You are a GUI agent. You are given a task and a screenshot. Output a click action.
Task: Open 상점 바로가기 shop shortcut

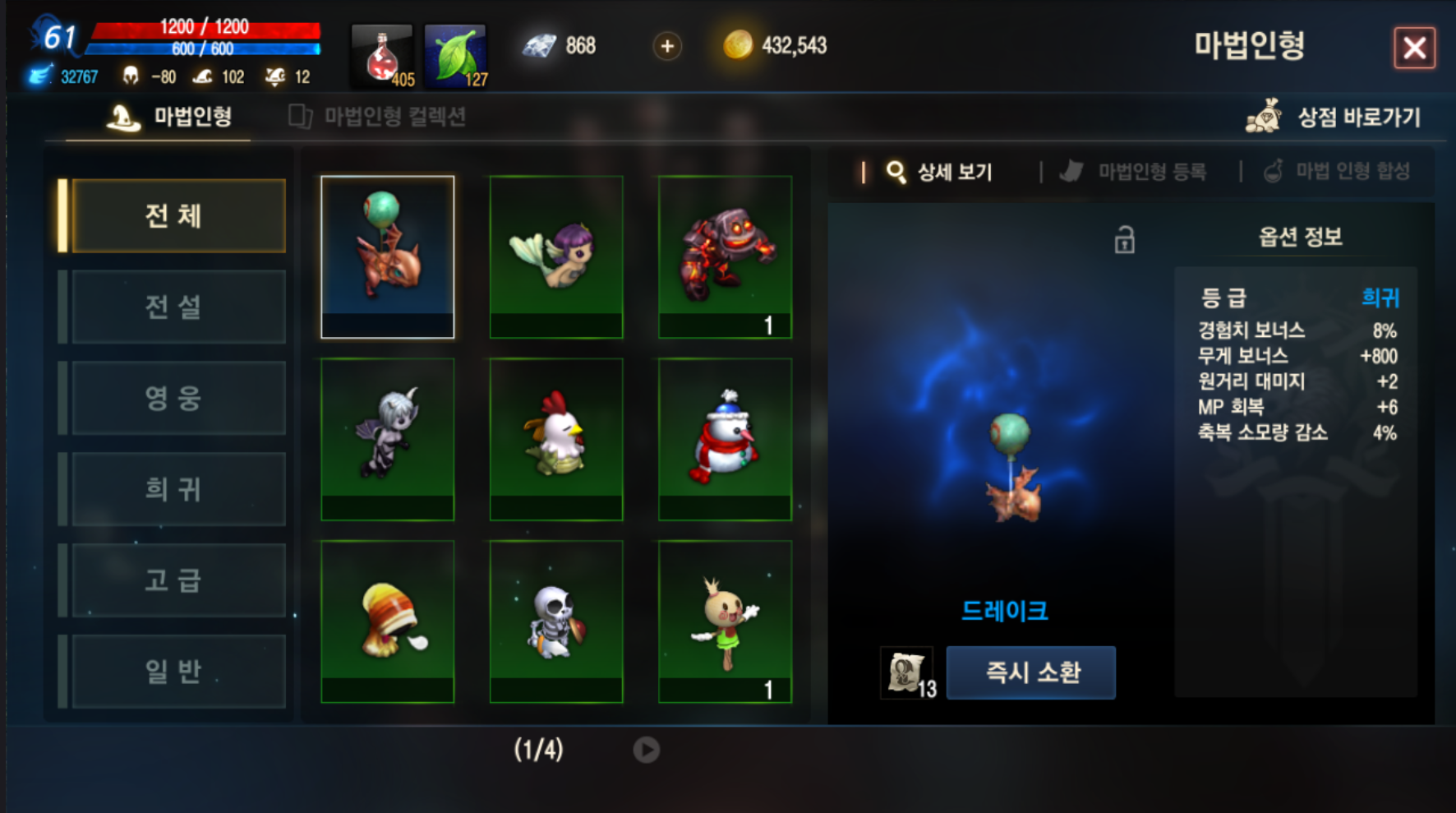coord(1334,117)
